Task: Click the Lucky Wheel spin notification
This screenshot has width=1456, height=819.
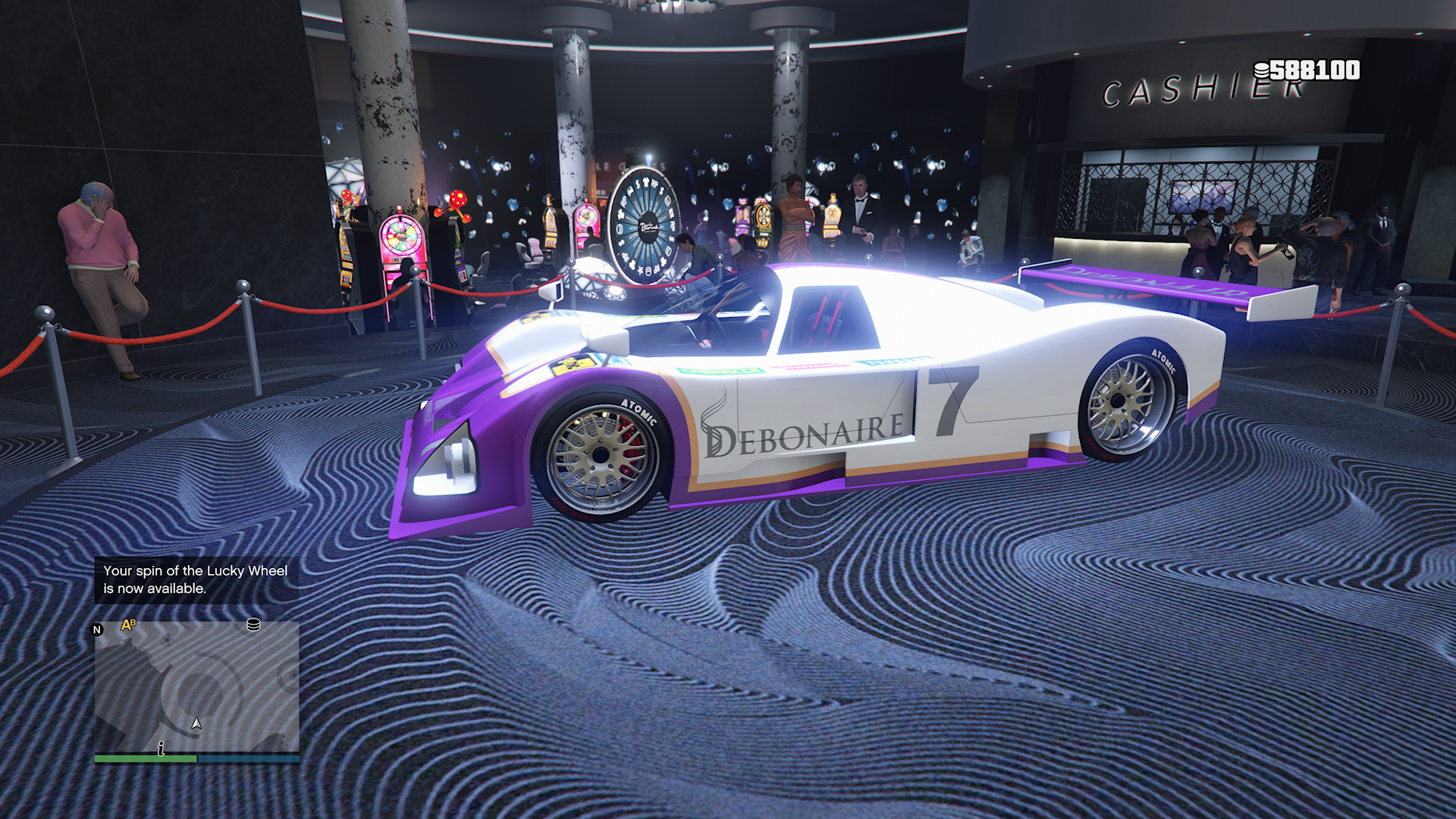Action: tap(196, 579)
